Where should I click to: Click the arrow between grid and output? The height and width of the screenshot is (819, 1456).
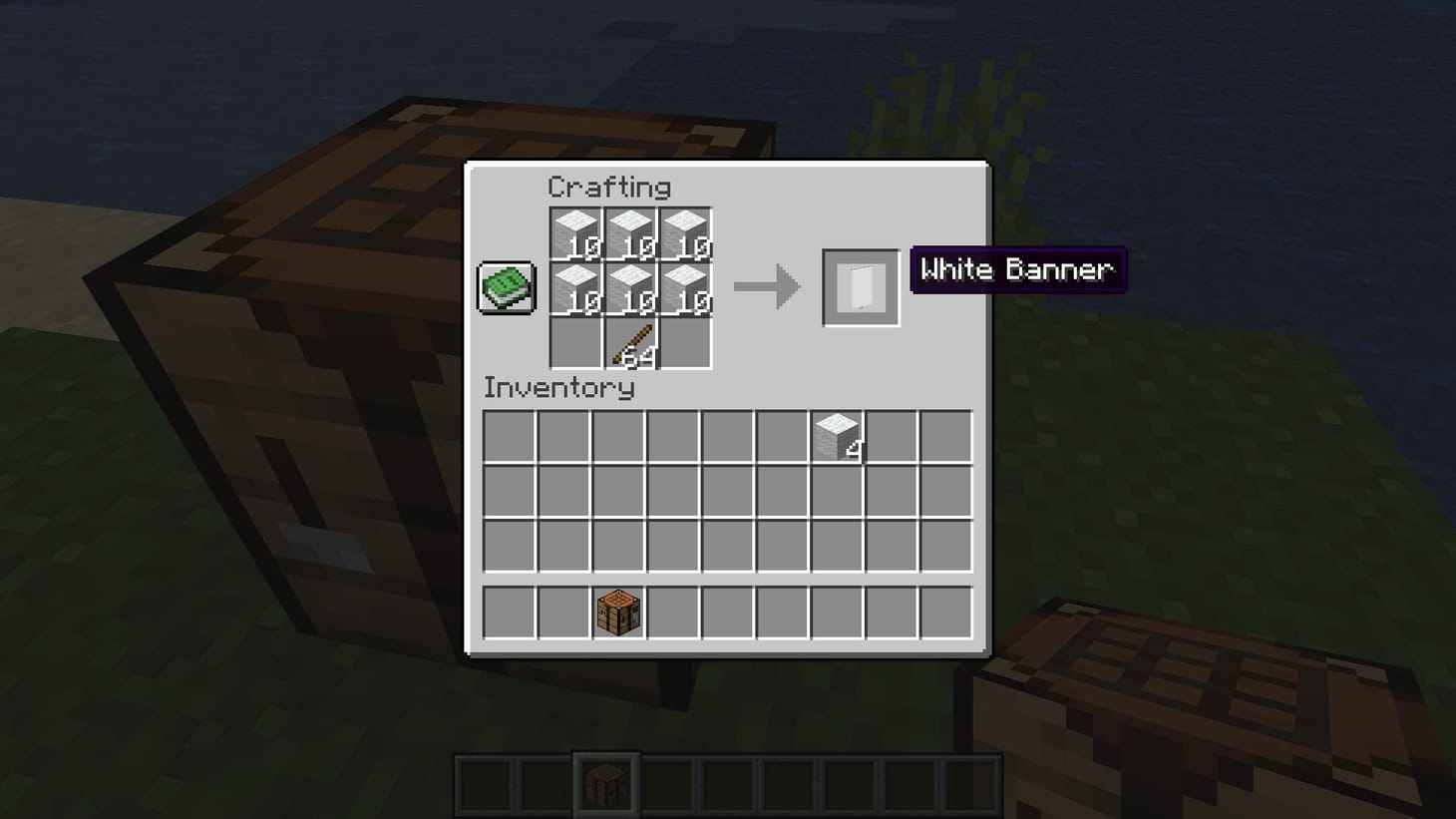pyautogui.click(x=766, y=288)
